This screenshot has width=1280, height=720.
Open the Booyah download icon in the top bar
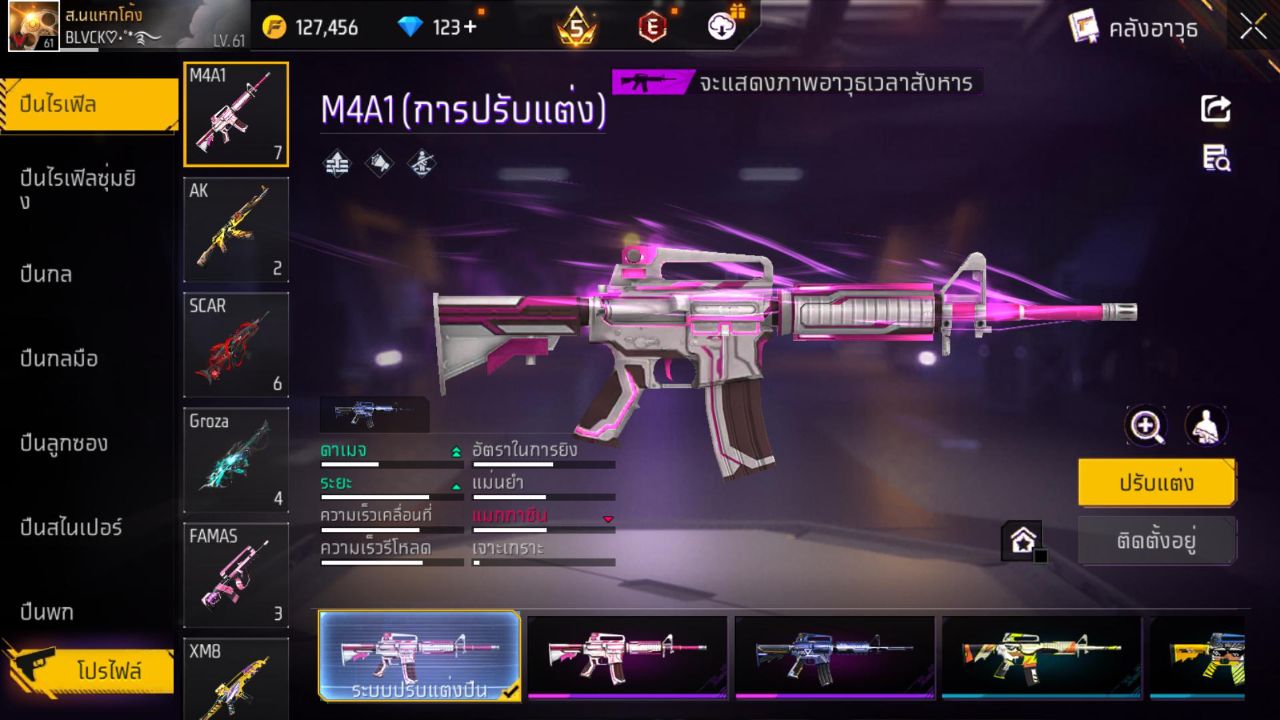(722, 27)
